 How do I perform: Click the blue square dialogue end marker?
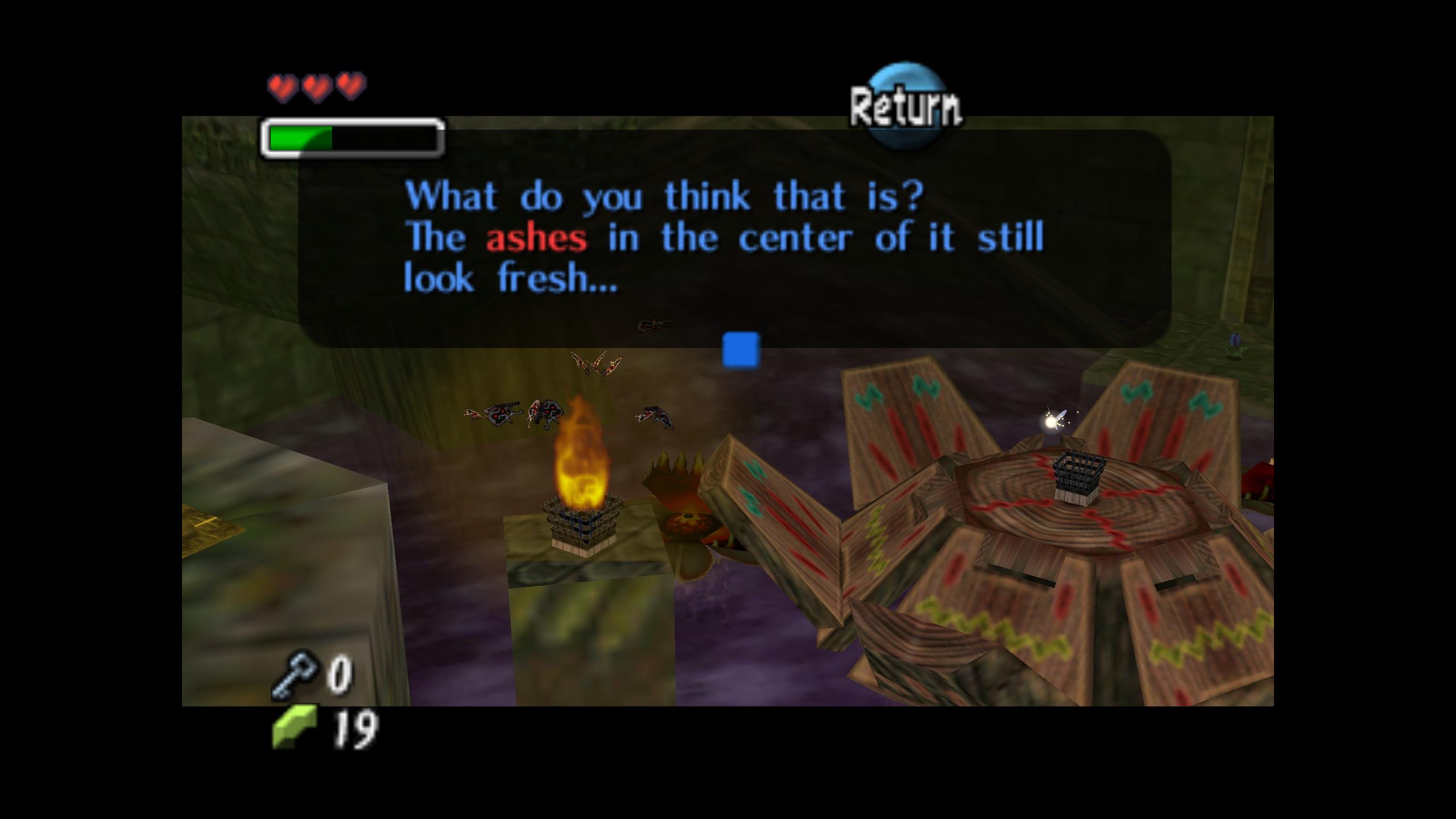(x=741, y=350)
